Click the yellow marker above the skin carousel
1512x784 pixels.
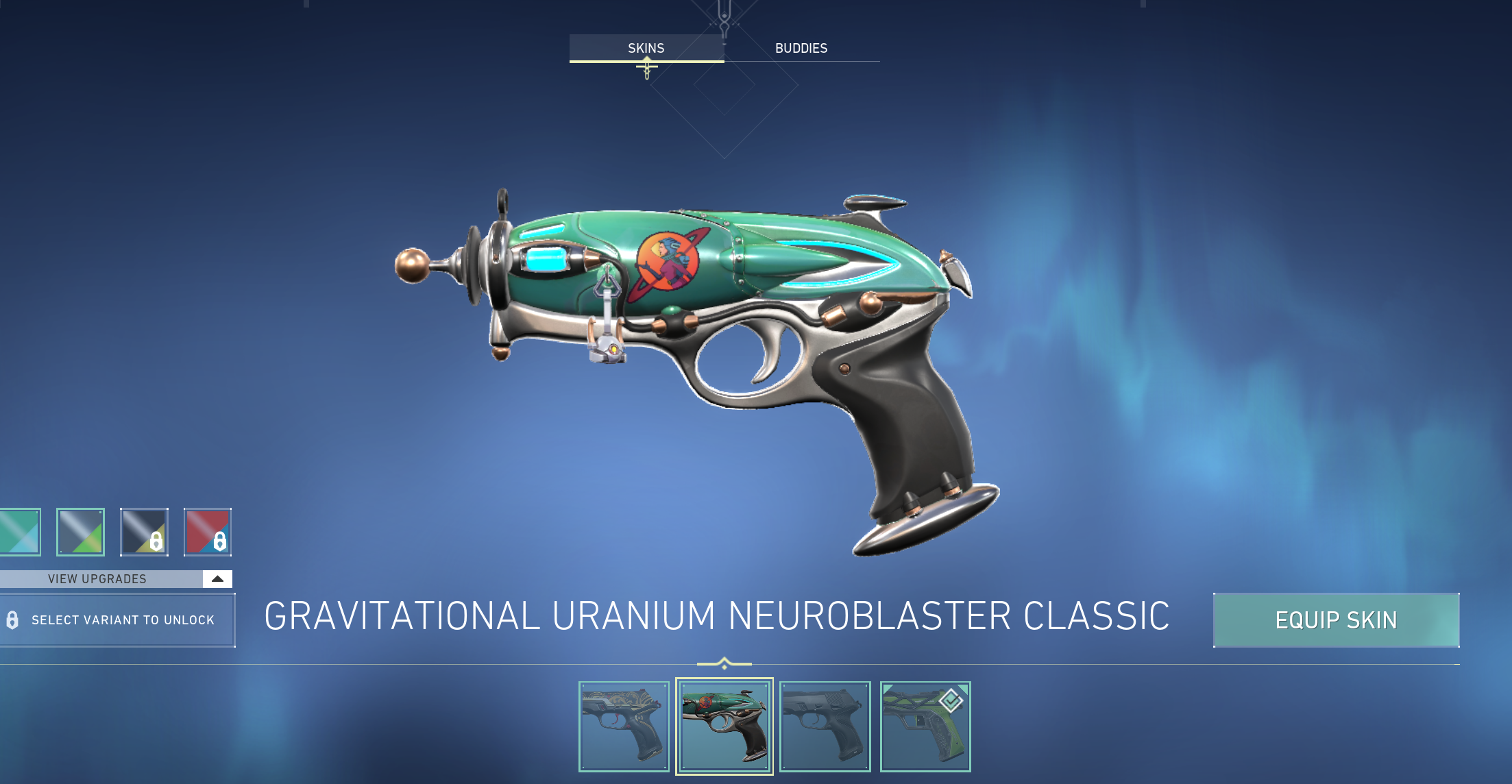coord(724,663)
